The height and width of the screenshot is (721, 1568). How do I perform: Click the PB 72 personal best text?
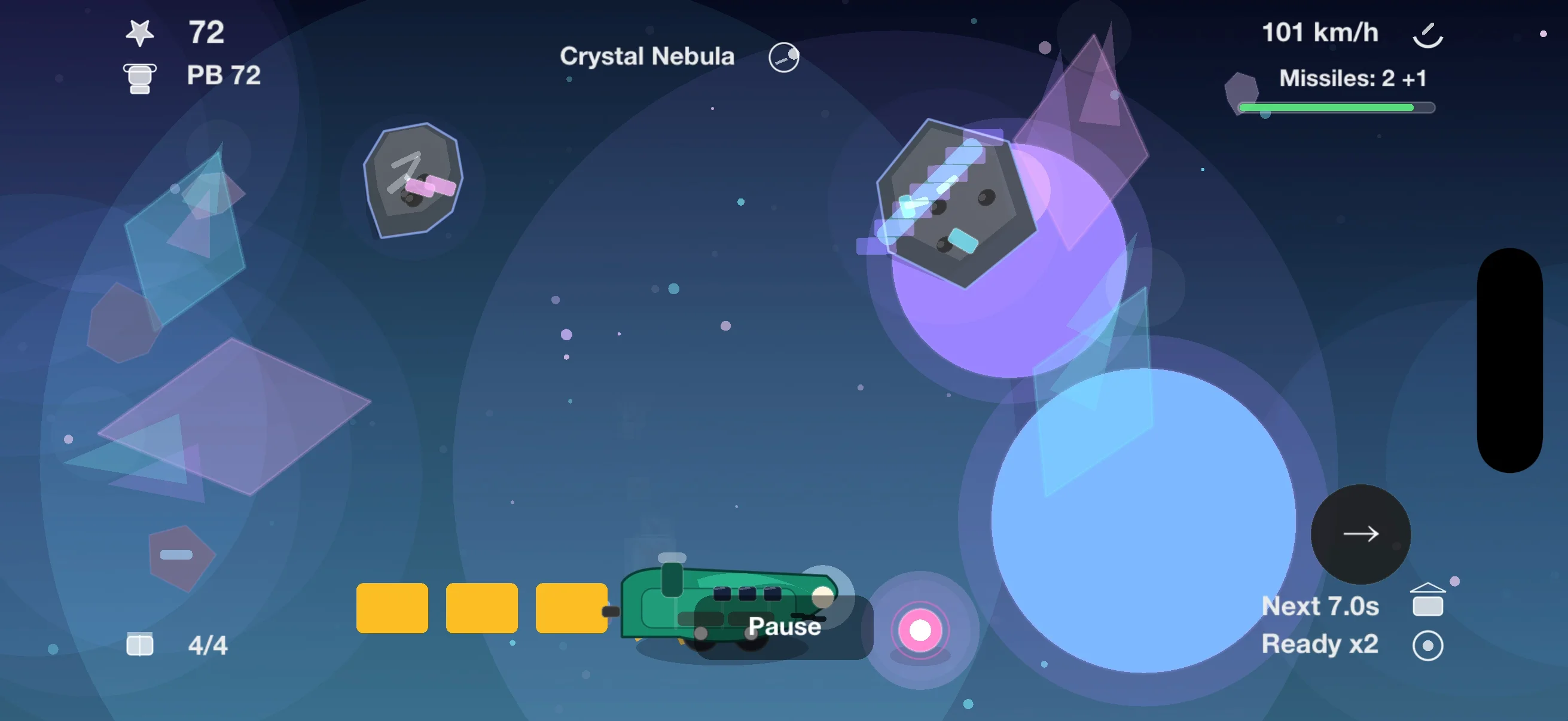click(224, 75)
